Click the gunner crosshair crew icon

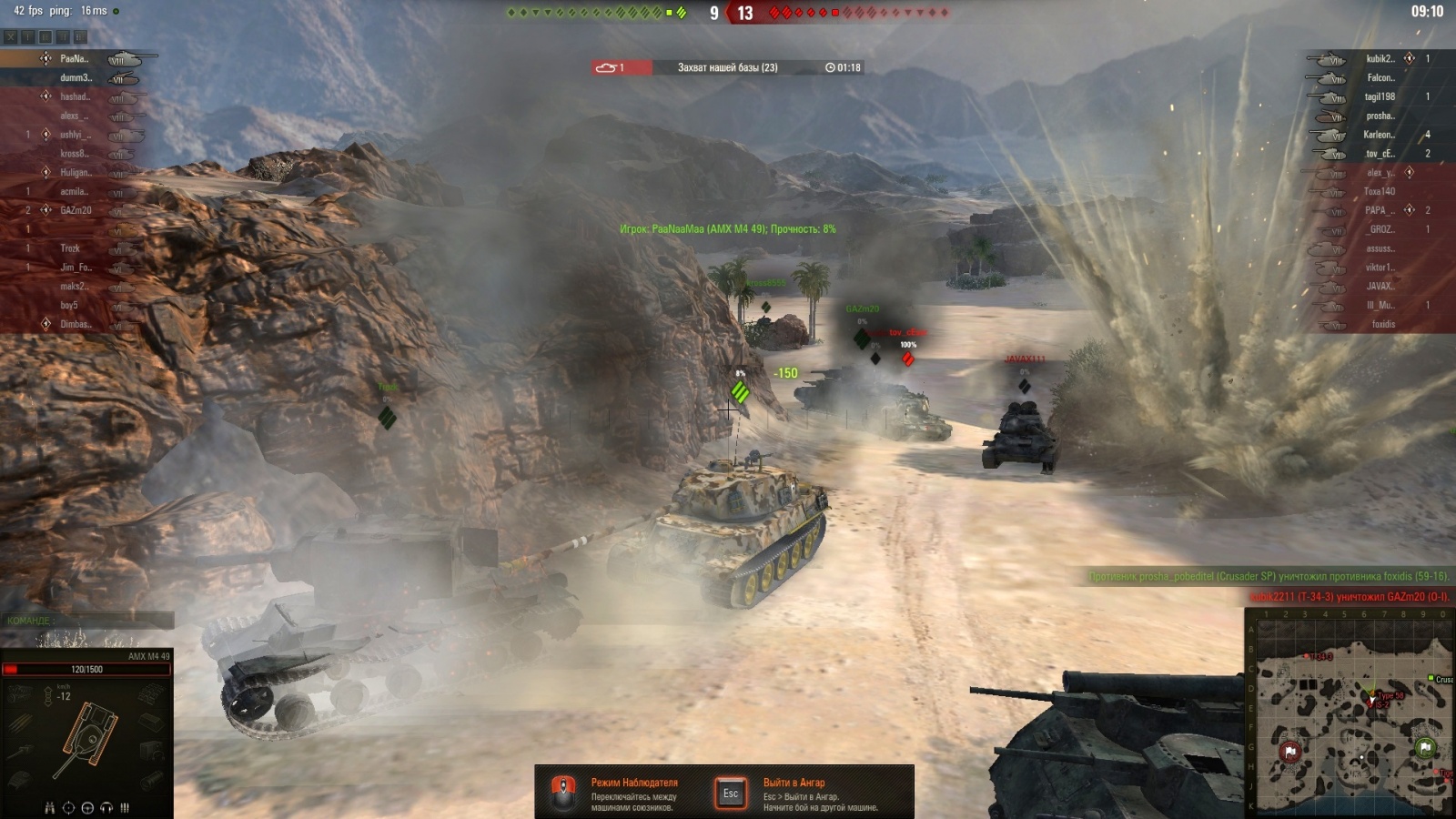click(x=68, y=807)
